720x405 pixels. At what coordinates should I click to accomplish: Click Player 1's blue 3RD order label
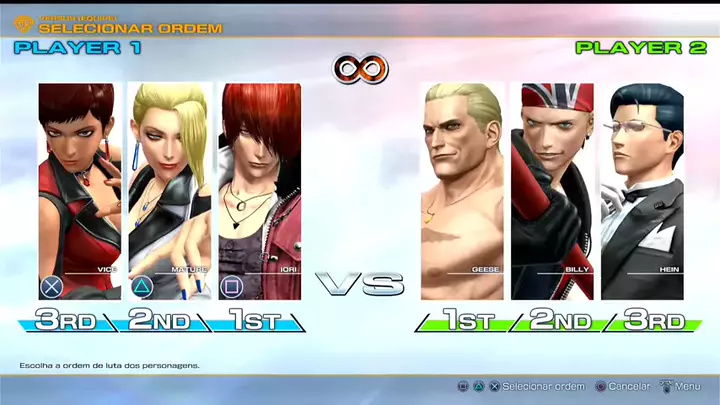[x=66, y=321]
